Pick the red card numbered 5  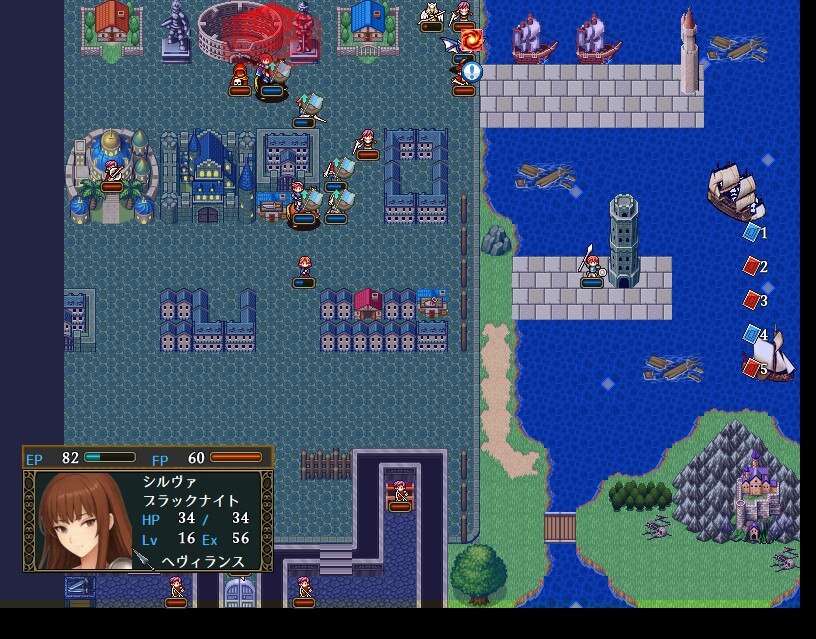(x=753, y=368)
